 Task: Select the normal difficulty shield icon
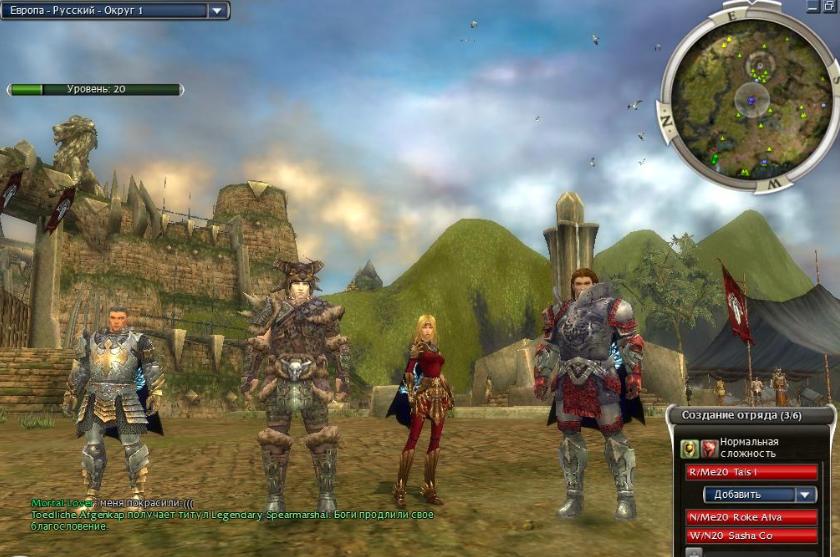click(x=690, y=447)
